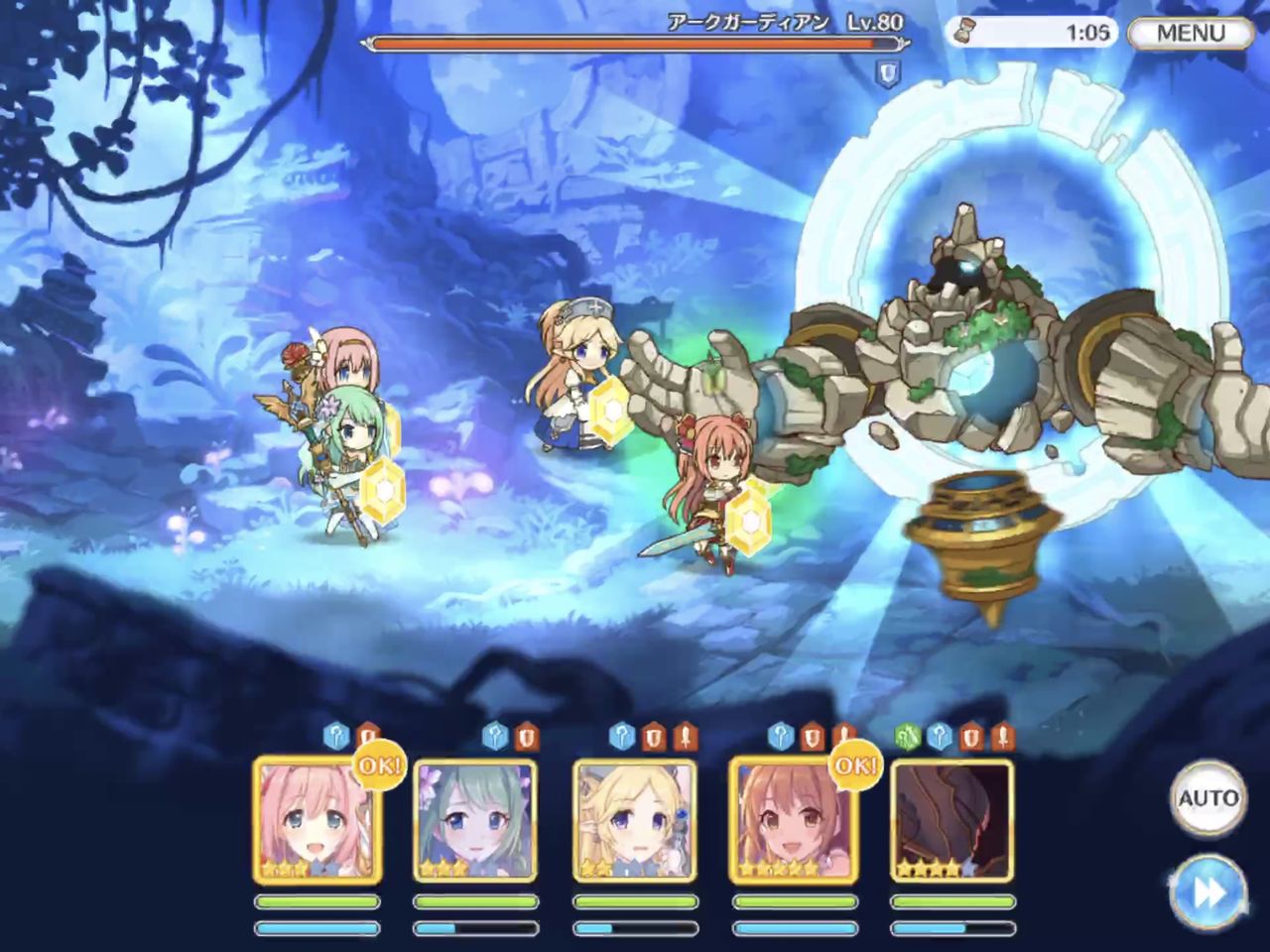Trigger the orange-haired swordswoman's ready skill portrait
This screenshot has width=1270, height=952.
793,820
